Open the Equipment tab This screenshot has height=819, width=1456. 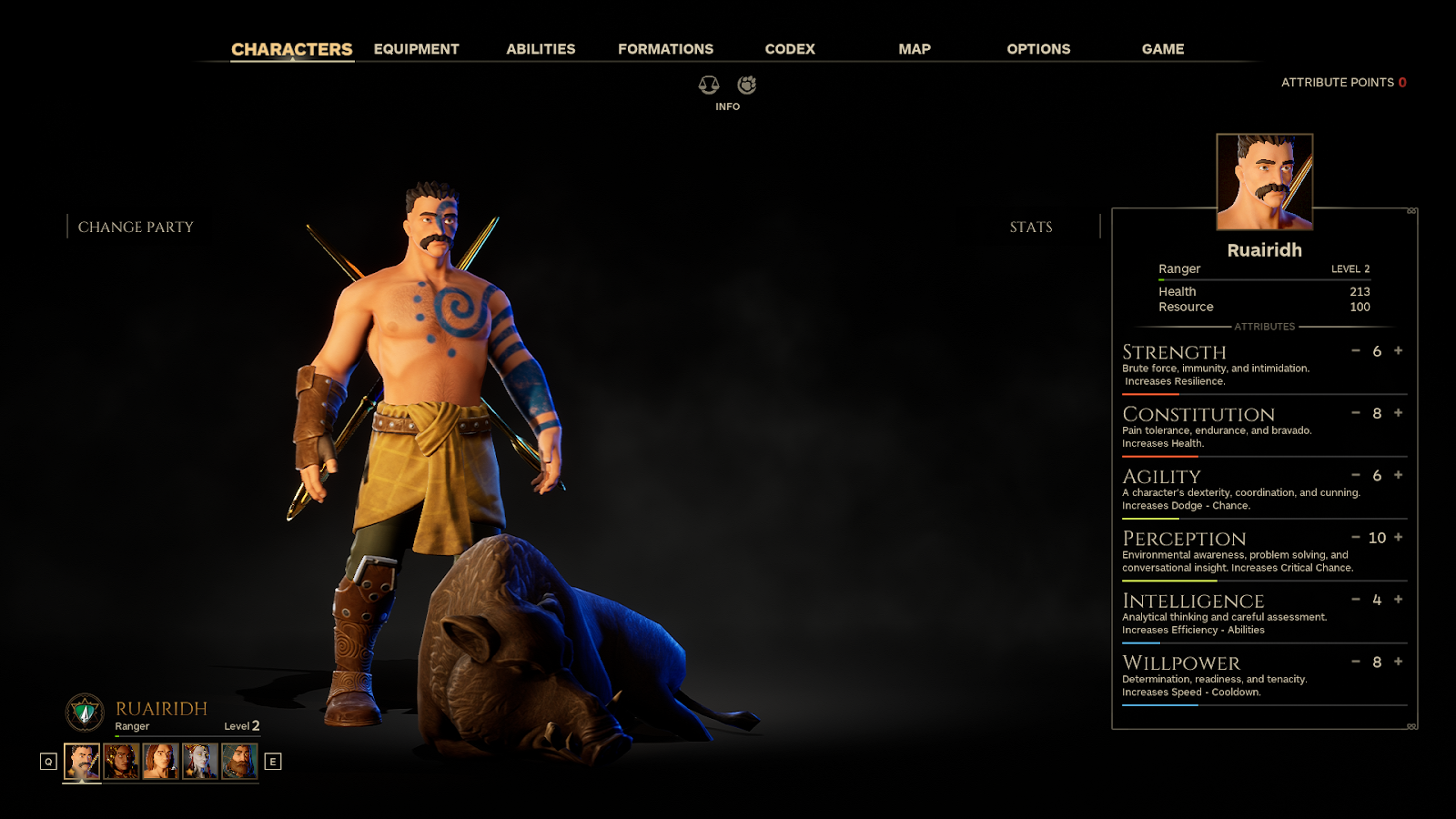point(416,49)
